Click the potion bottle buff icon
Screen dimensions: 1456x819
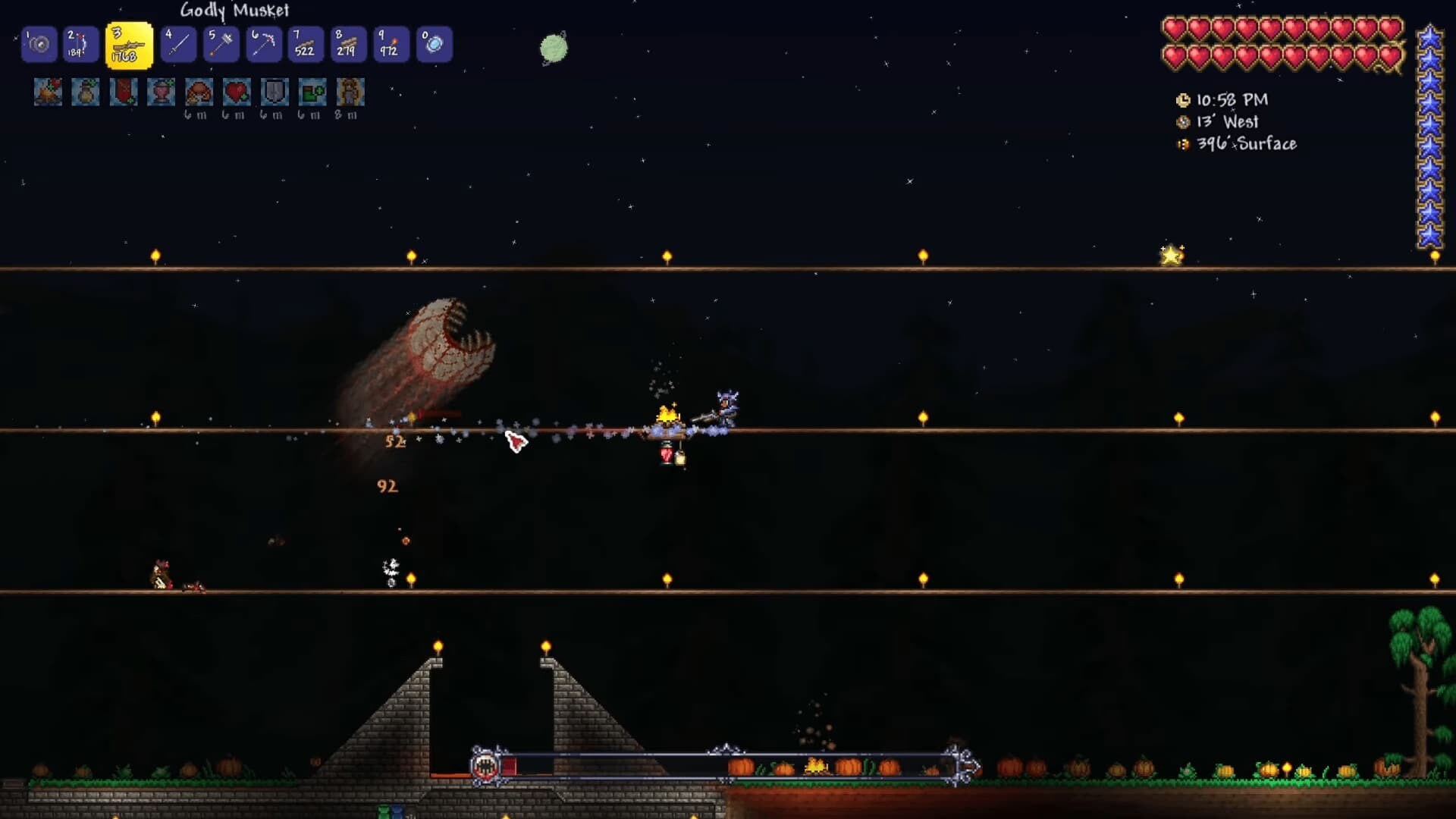tap(86, 93)
